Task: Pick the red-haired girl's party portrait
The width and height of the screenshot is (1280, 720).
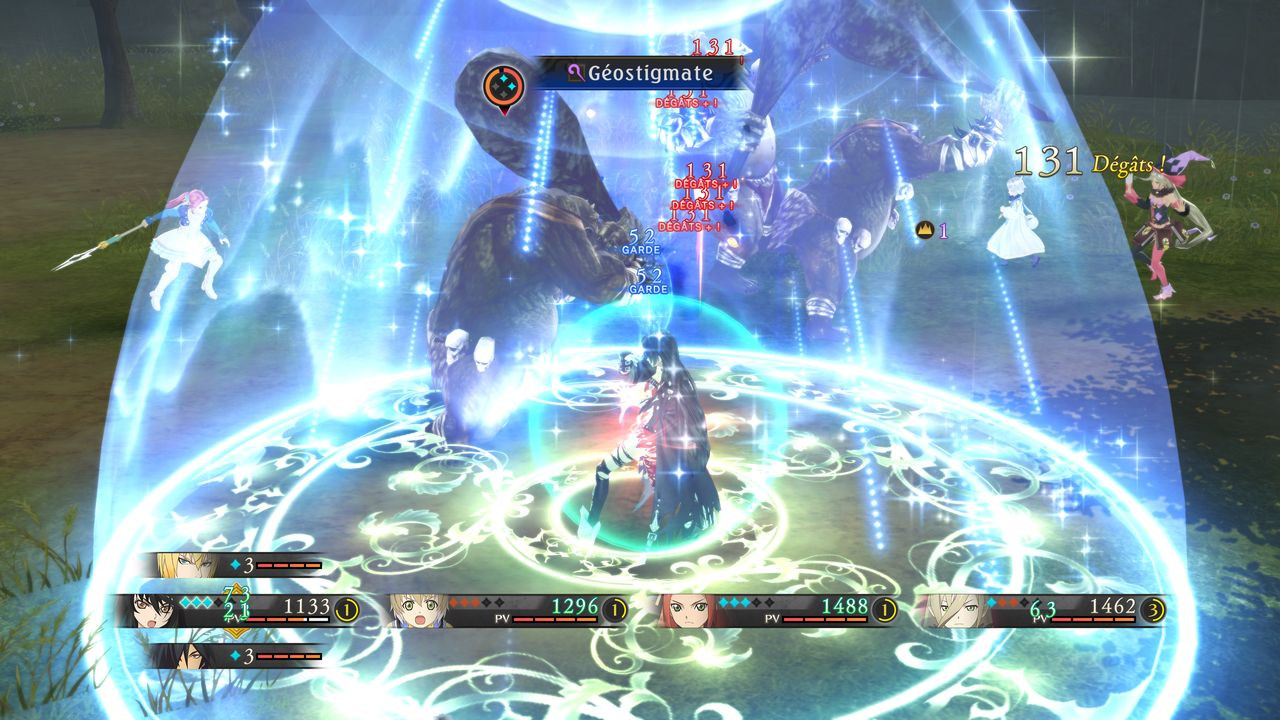Action: click(x=687, y=610)
